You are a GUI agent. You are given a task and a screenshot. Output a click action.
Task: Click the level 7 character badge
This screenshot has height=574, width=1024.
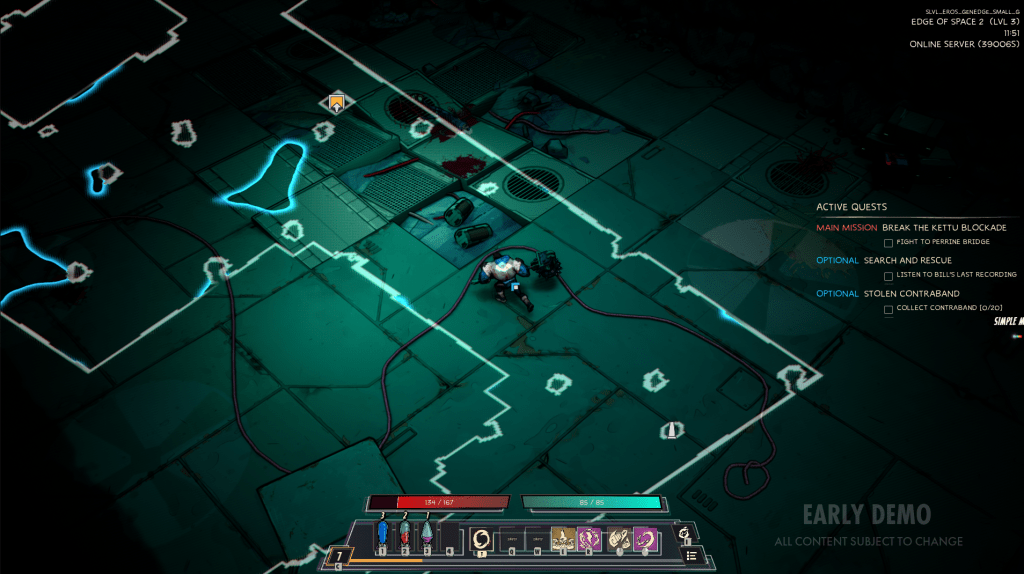(339, 556)
